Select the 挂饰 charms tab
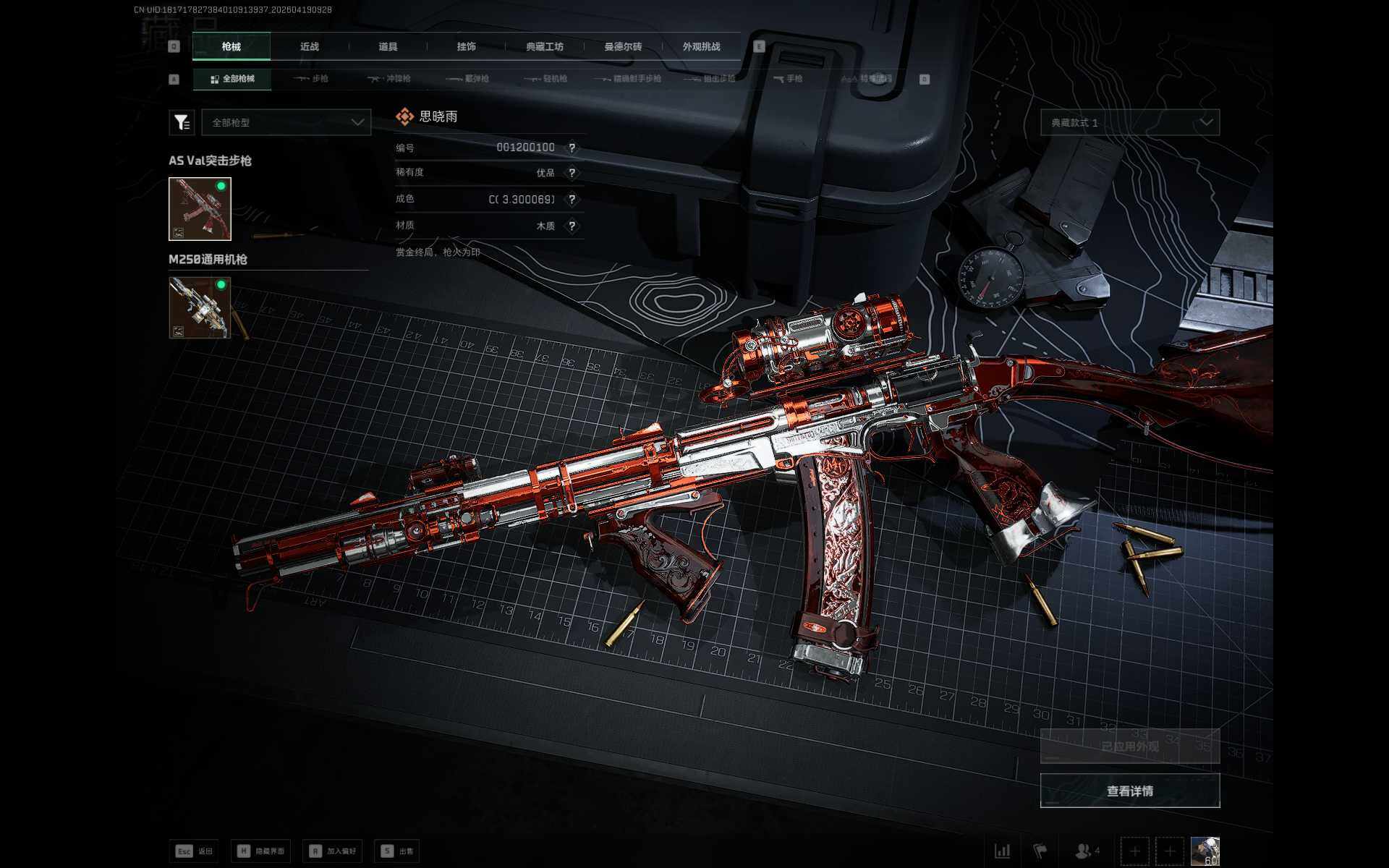 pos(466,47)
